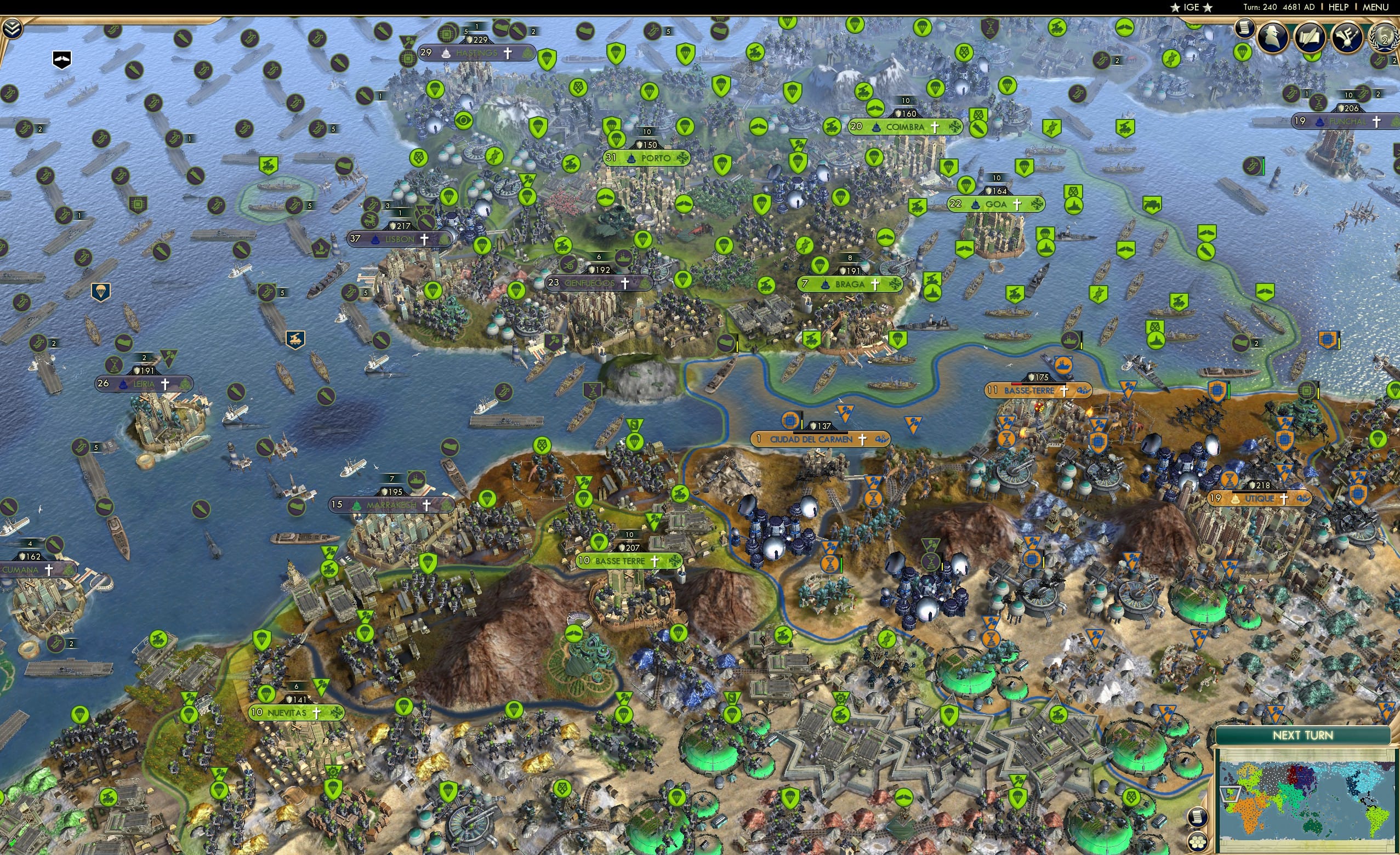Click Porto's defense strength bar showing 150

(x=647, y=145)
